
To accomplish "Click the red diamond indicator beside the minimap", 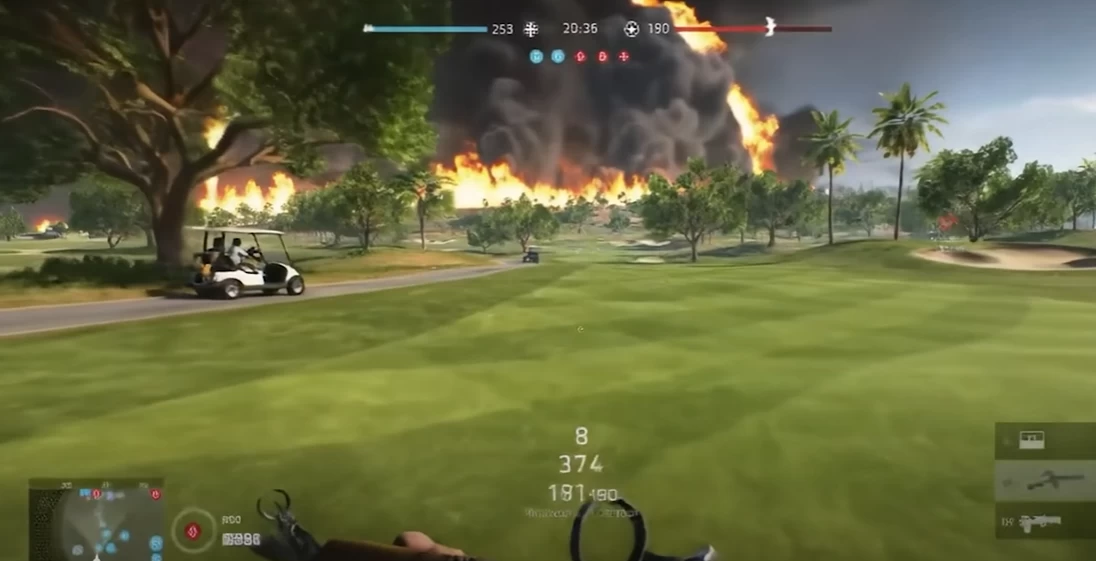I will click(193, 530).
